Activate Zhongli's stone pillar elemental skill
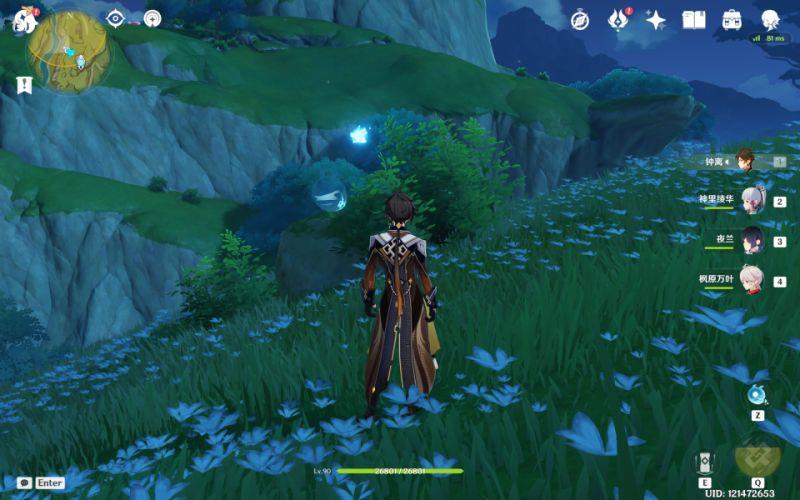The image size is (800, 500). click(705, 463)
